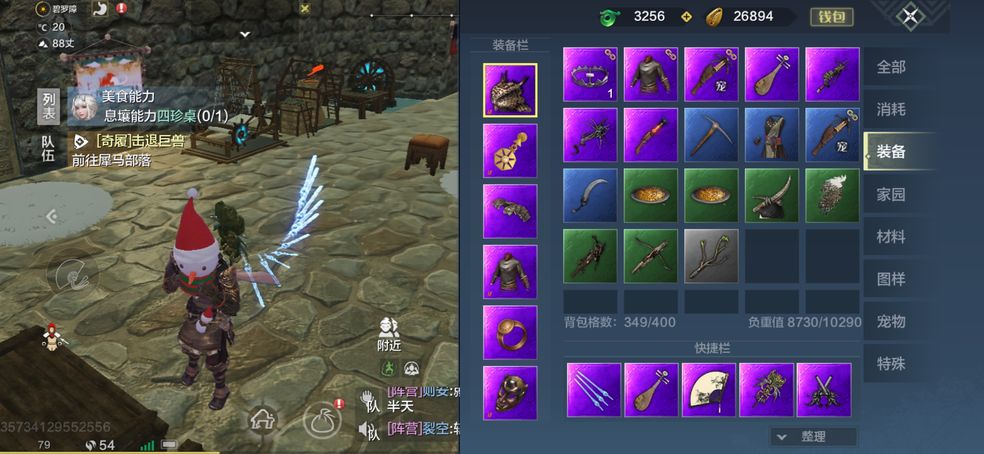
Task: View the 特殊 special tab
Action: (891, 363)
